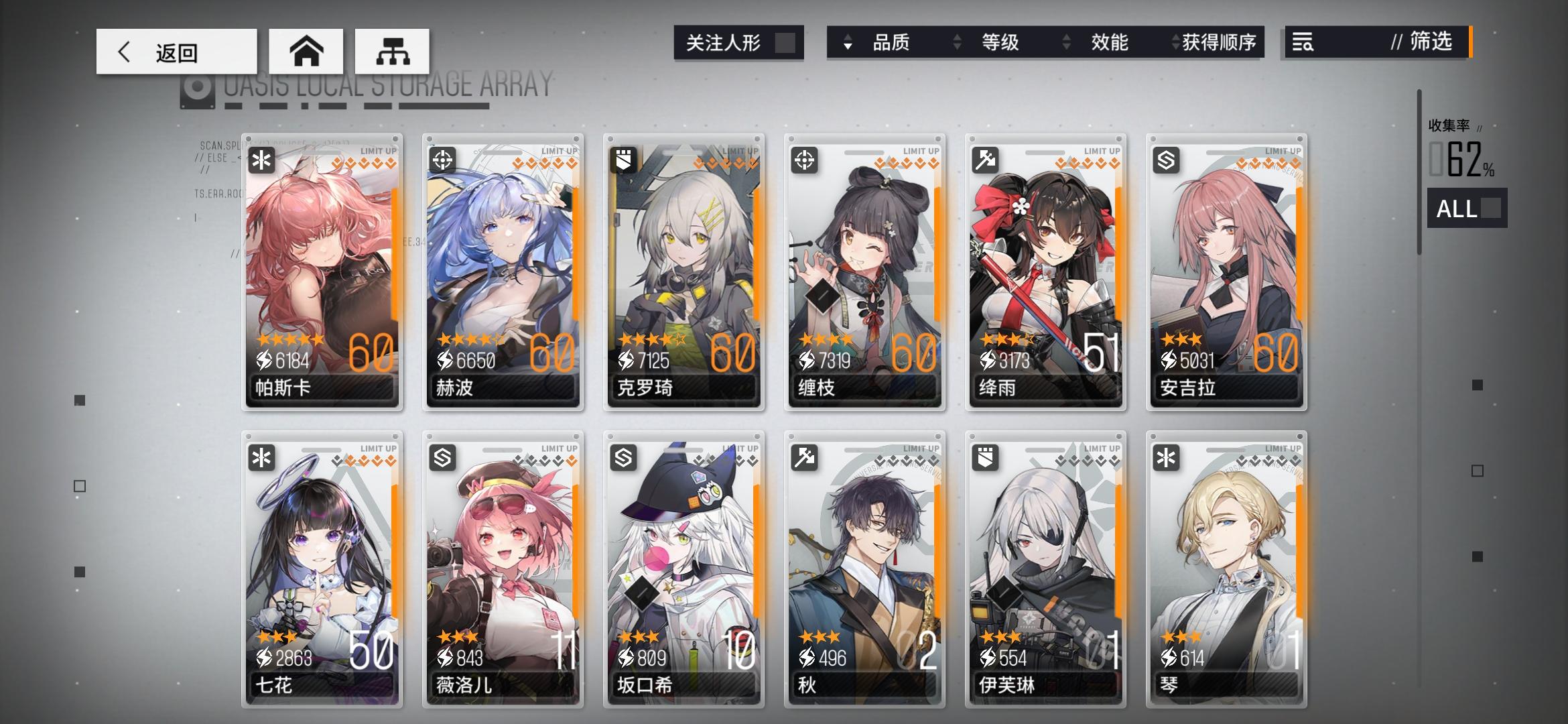
Task: Open the home screen via home icon
Action: point(307,51)
